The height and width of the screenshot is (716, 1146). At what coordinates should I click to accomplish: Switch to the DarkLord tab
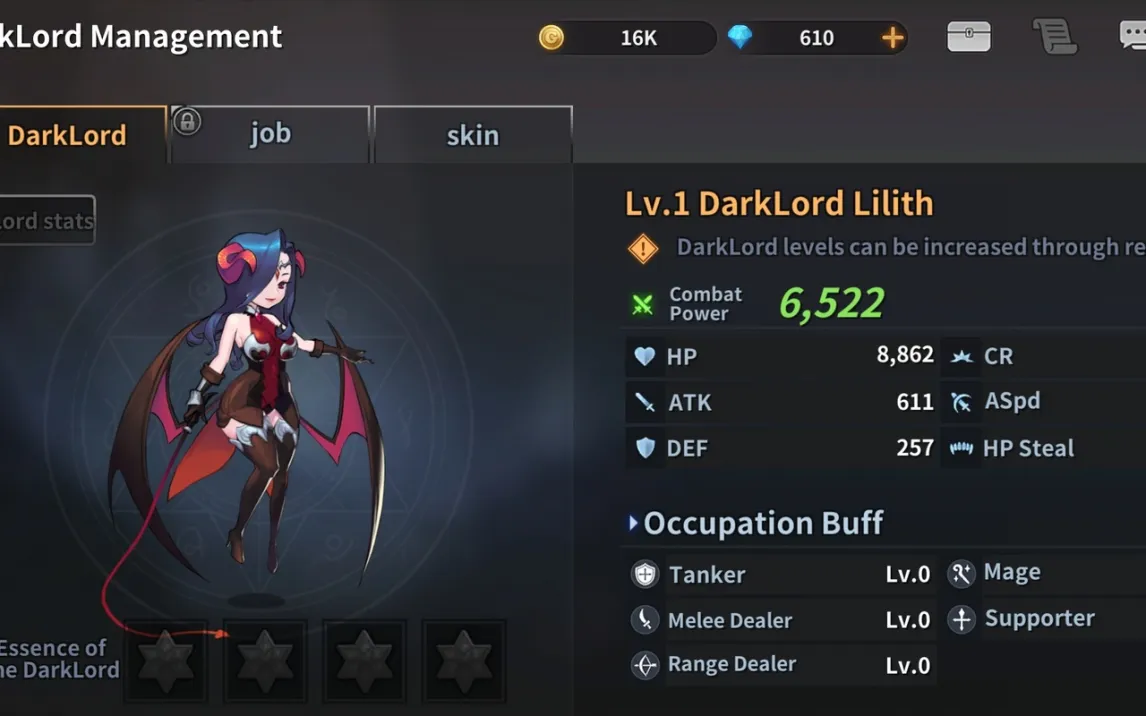(80, 135)
